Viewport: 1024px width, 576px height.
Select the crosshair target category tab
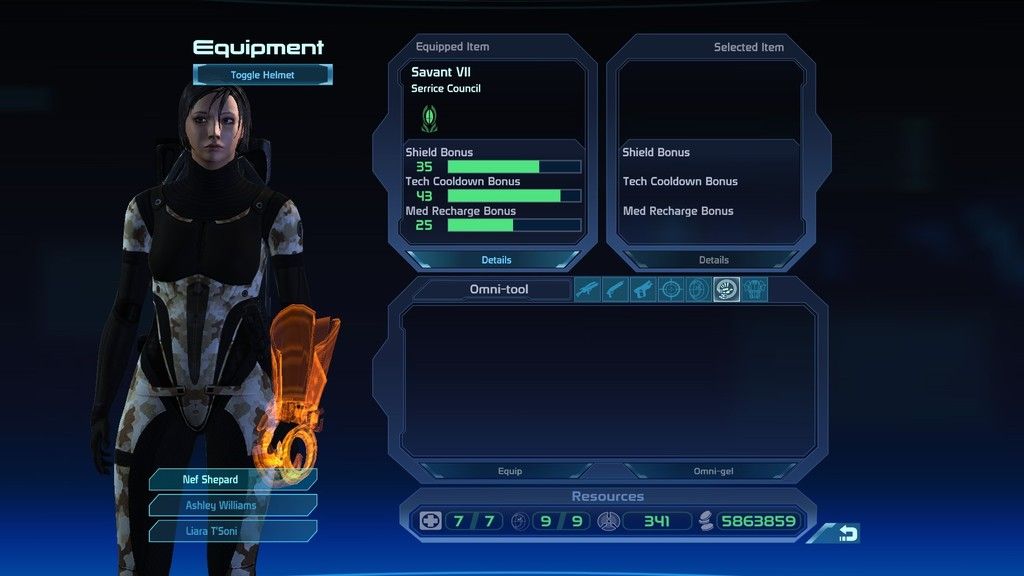pyautogui.click(x=671, y=290)
